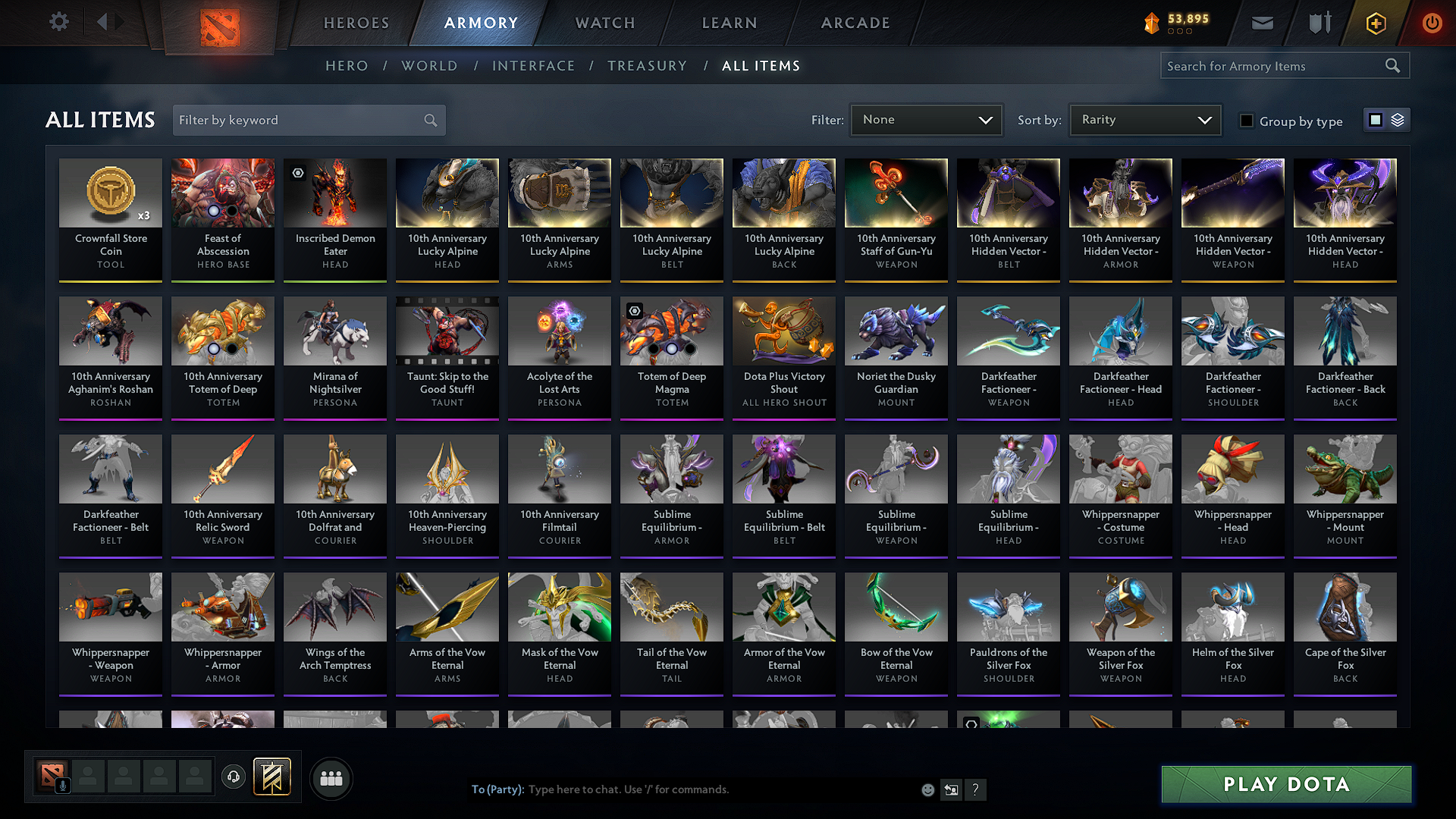Enable the Group by type checkbox
Viewport: 1456px width, 819px height.
[x=1247, y=121]
